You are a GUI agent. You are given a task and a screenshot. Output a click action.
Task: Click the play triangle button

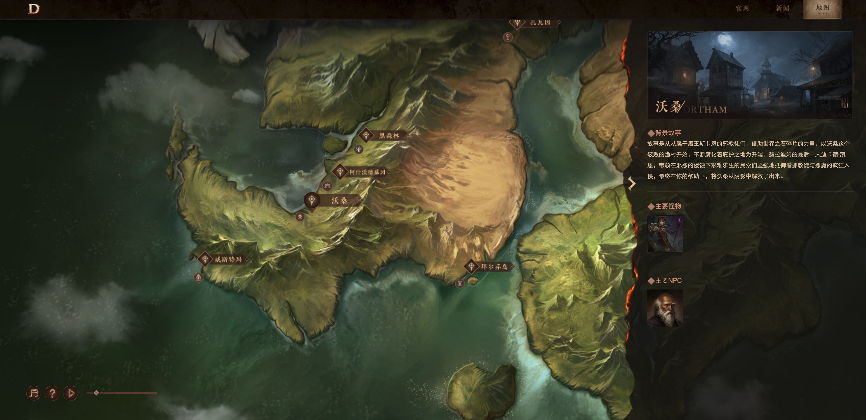pyautogui.click(x=70, y=393)
